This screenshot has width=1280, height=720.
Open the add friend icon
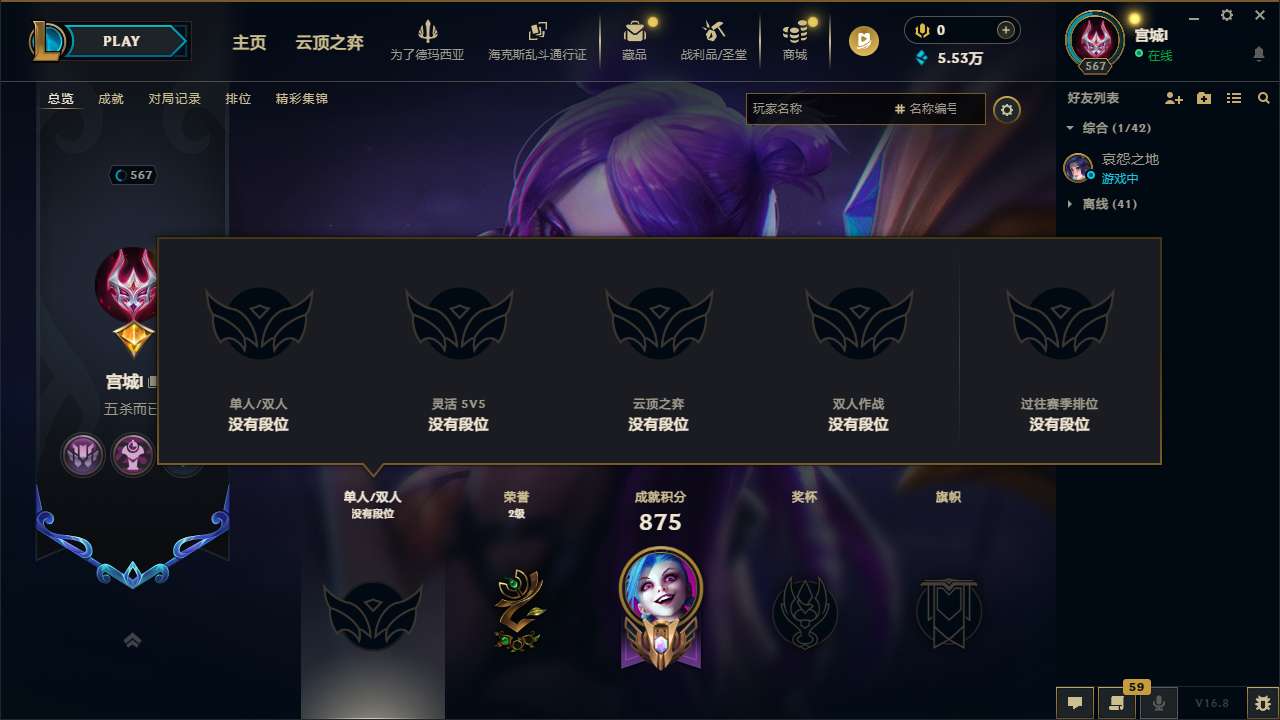[1172, 98]
